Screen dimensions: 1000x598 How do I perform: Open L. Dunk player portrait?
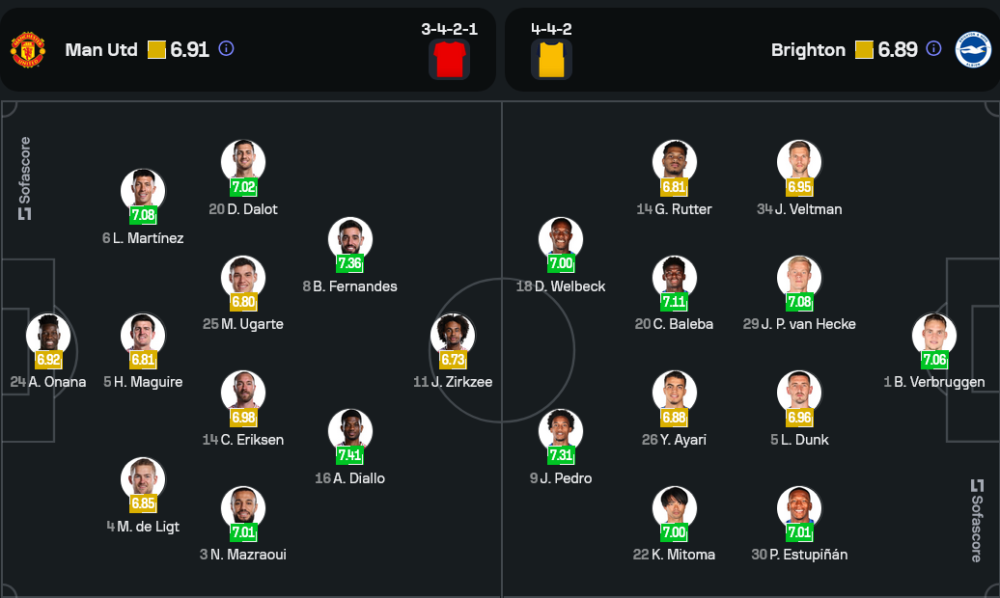[799, 392]
